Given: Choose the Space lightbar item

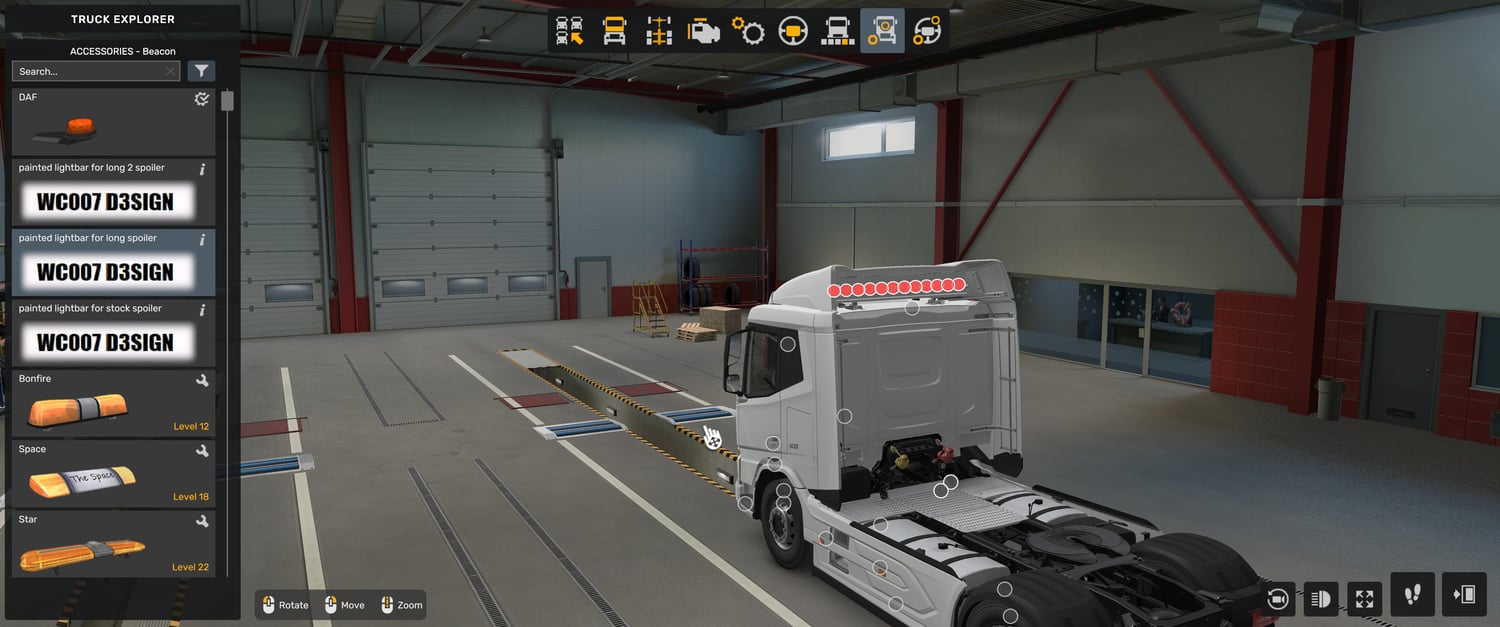Looking at the screenshot, I should pyautogui.click(x=113, y=473).
